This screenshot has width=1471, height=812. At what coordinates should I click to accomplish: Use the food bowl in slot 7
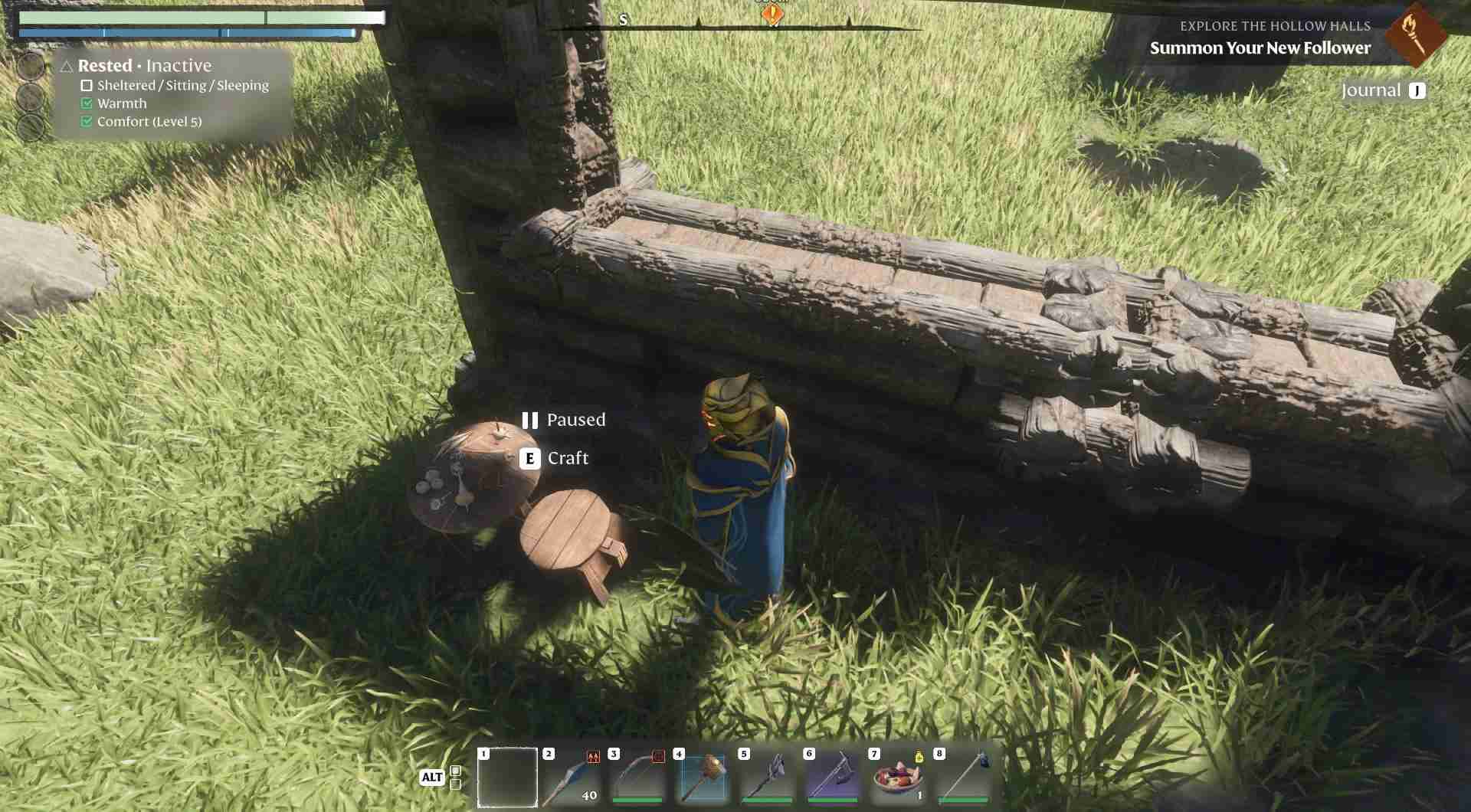(898, 777)
